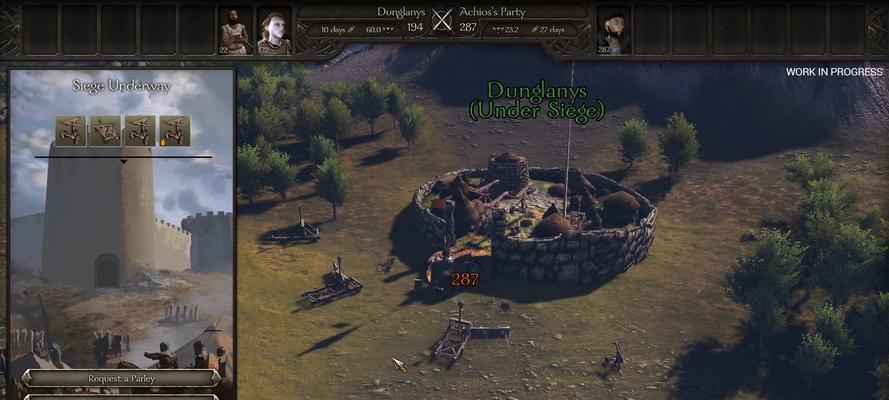Image resolution: width=889 pixels, height=400 pixels.
Task: Open the attacking party leader's portrait
Action: [x=613, y=32]
